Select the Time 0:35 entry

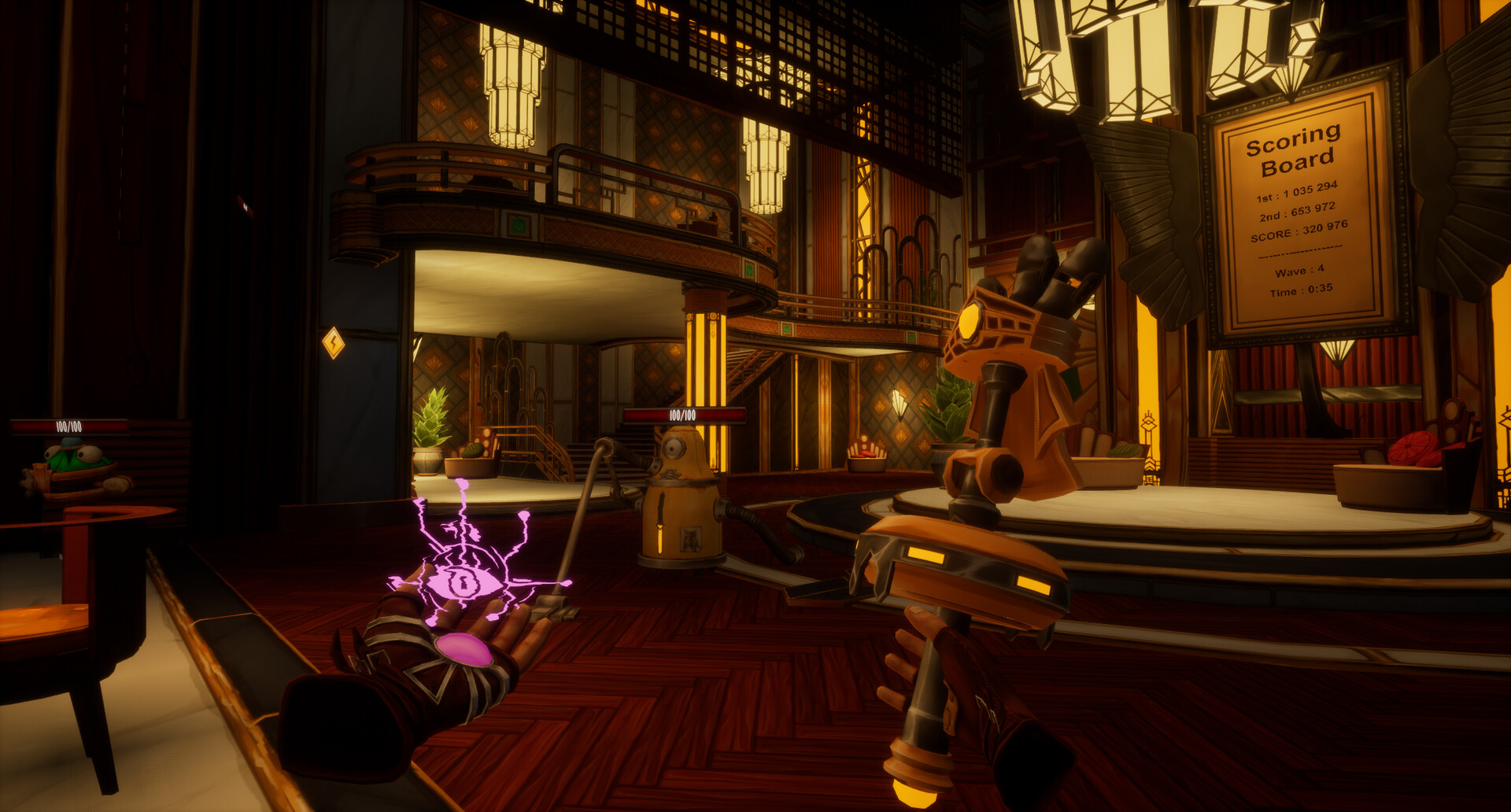pos(1302,288)
